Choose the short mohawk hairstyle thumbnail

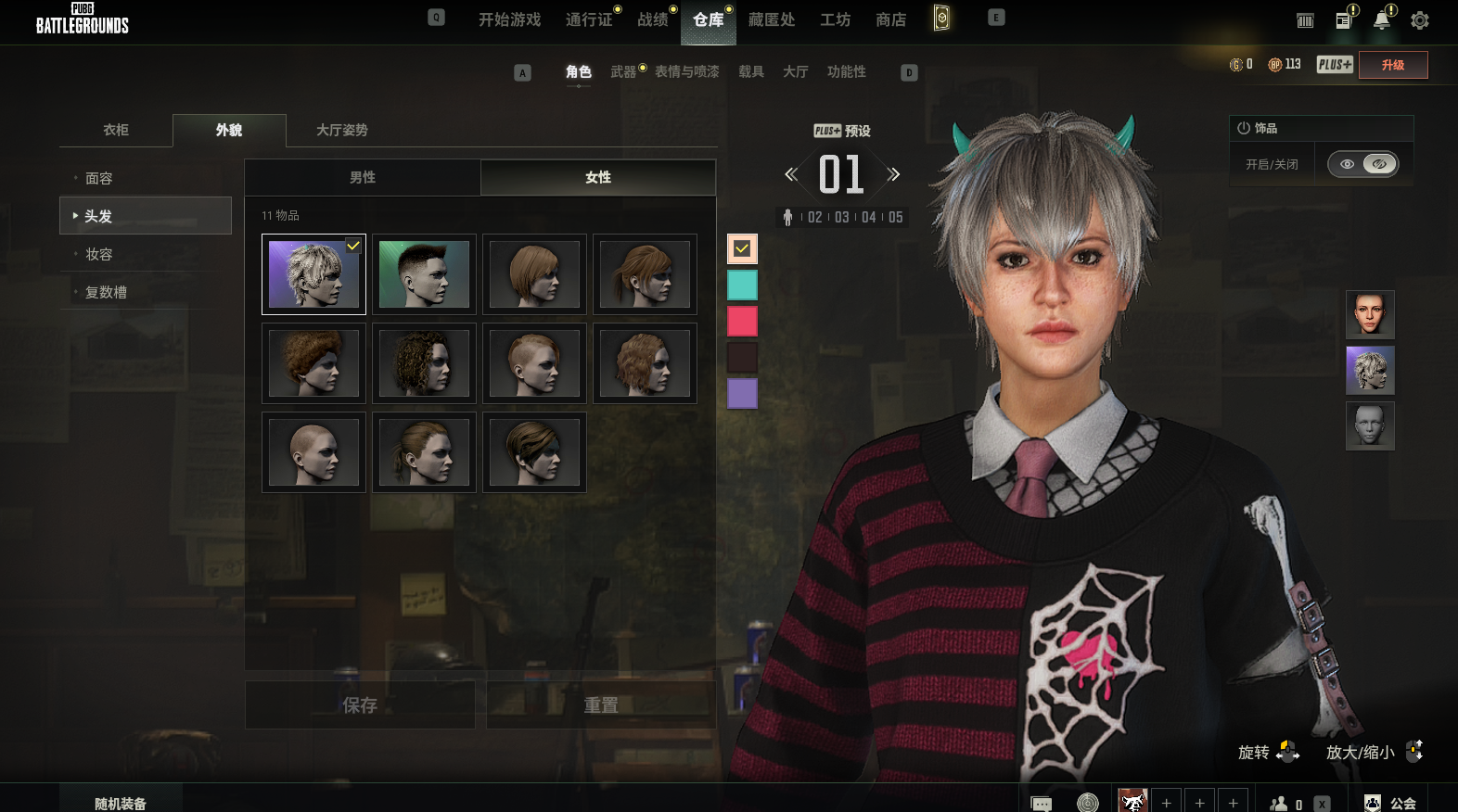coord(424,274)
